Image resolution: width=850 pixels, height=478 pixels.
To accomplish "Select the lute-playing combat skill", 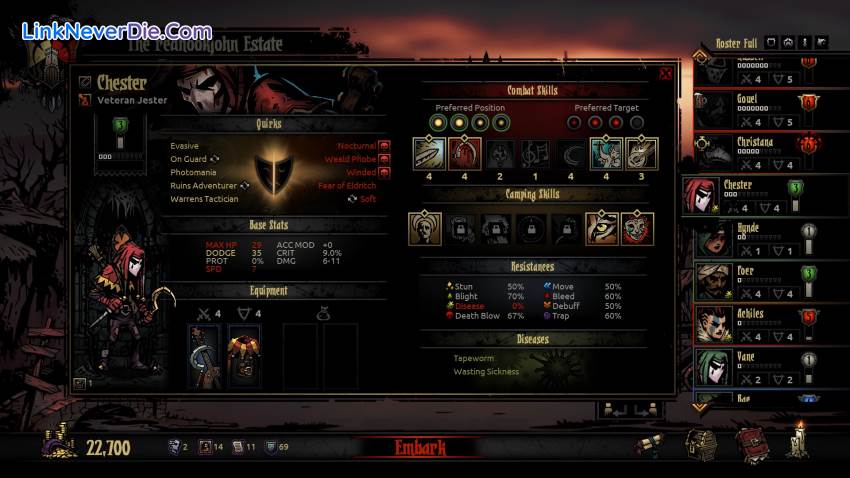I will [641, 153].
